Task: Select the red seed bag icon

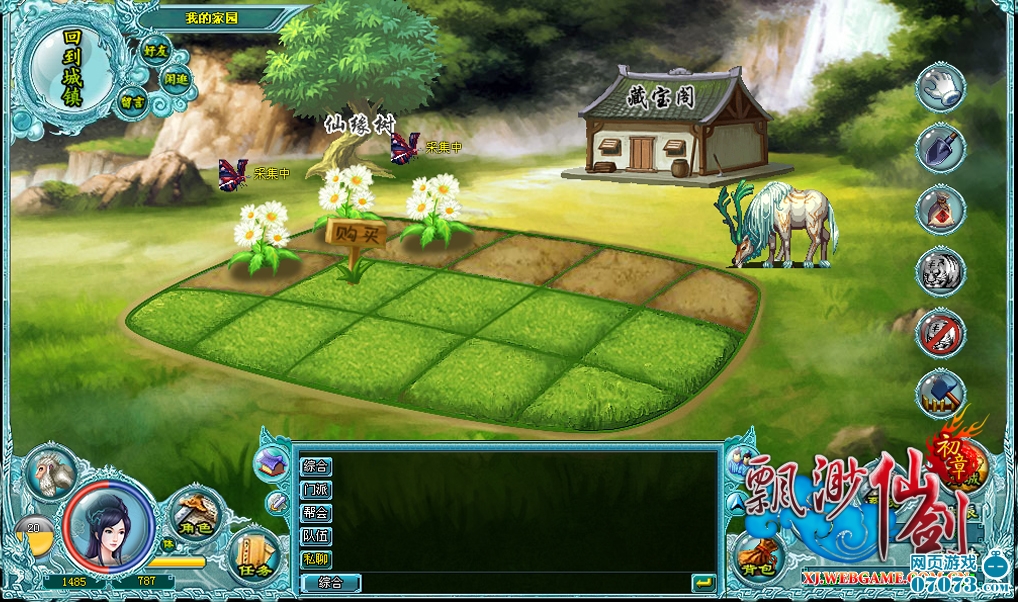Action: click(x=940, y=210)
